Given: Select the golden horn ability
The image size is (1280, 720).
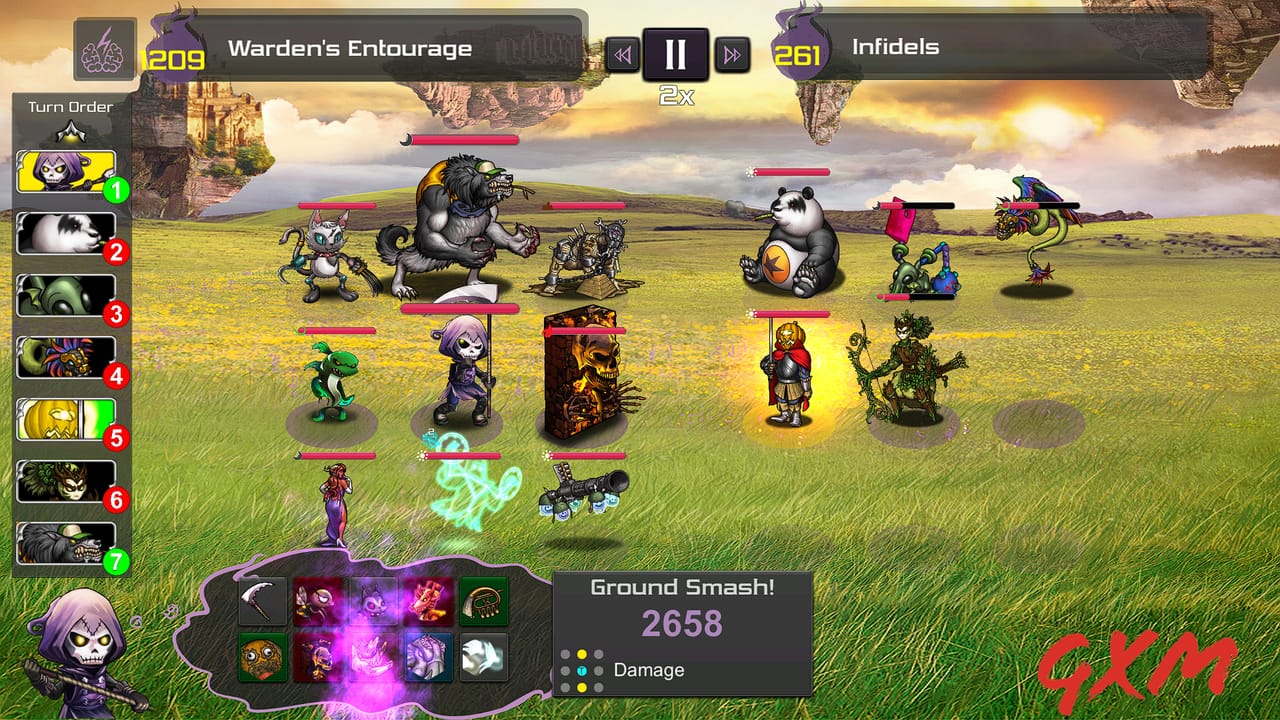Looking at the screenshot, I should pos(482,601).
